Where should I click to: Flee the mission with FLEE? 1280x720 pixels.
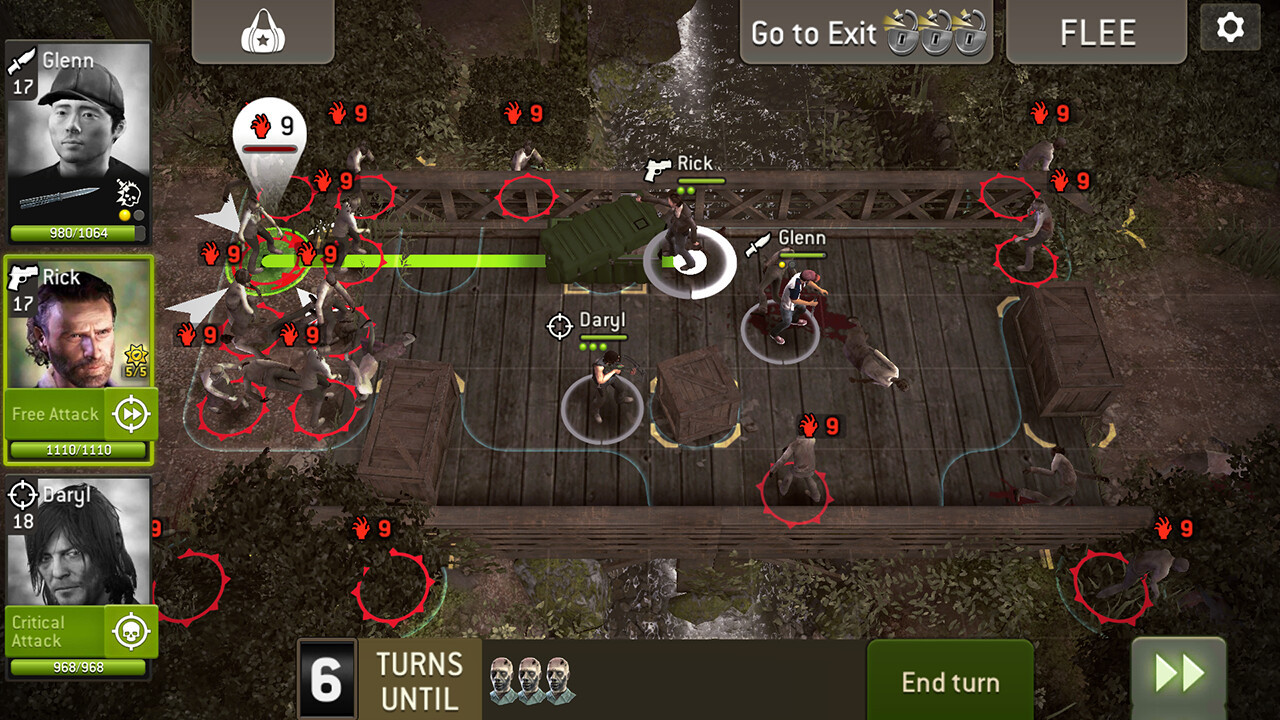1097,32
